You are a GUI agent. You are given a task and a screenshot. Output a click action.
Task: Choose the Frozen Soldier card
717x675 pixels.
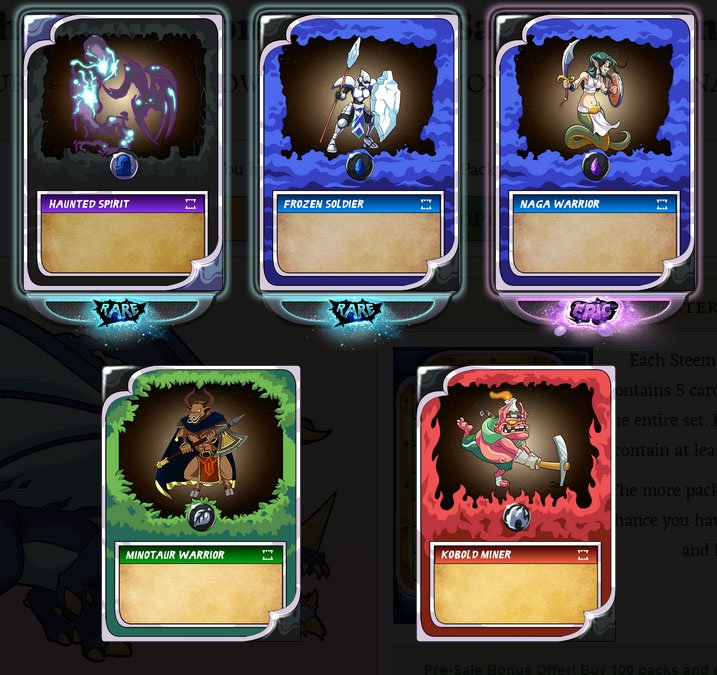(358, 155)
